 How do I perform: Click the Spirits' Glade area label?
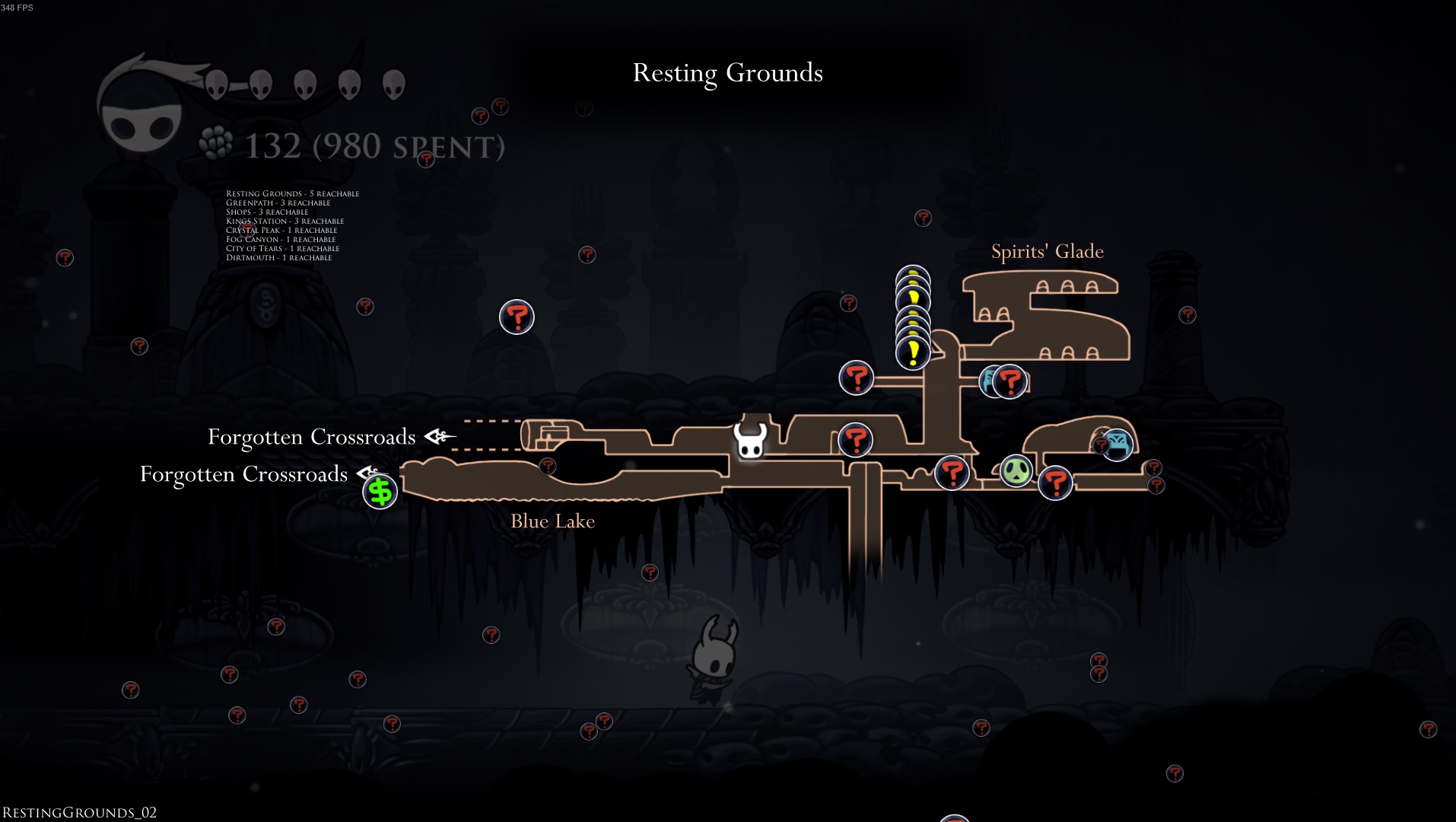click(x=1047, y=251)
